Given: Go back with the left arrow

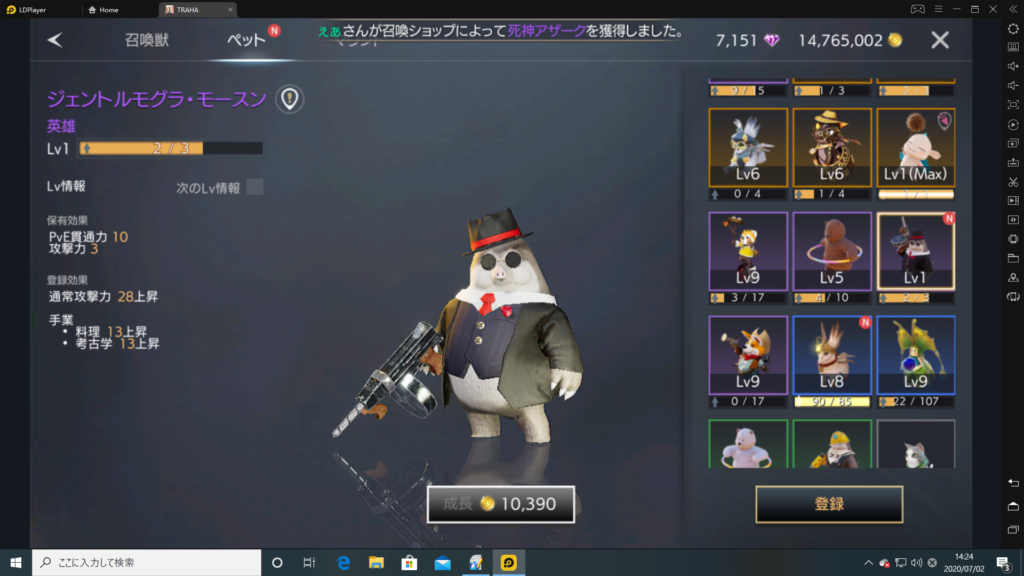Looking at the screenshot, I should (x=55, y=40).
